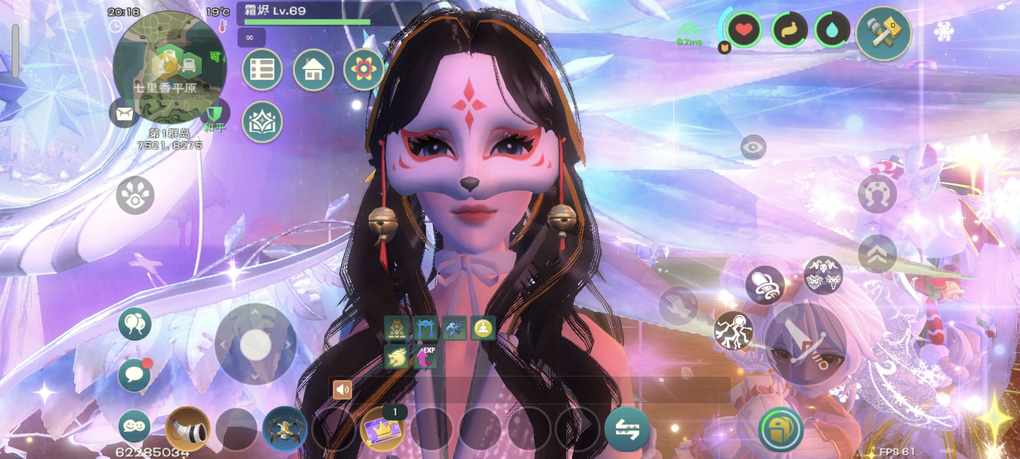Viewport: 1020px width, 459px height.
Task: Tap the house home button
Action: [313, 69]
